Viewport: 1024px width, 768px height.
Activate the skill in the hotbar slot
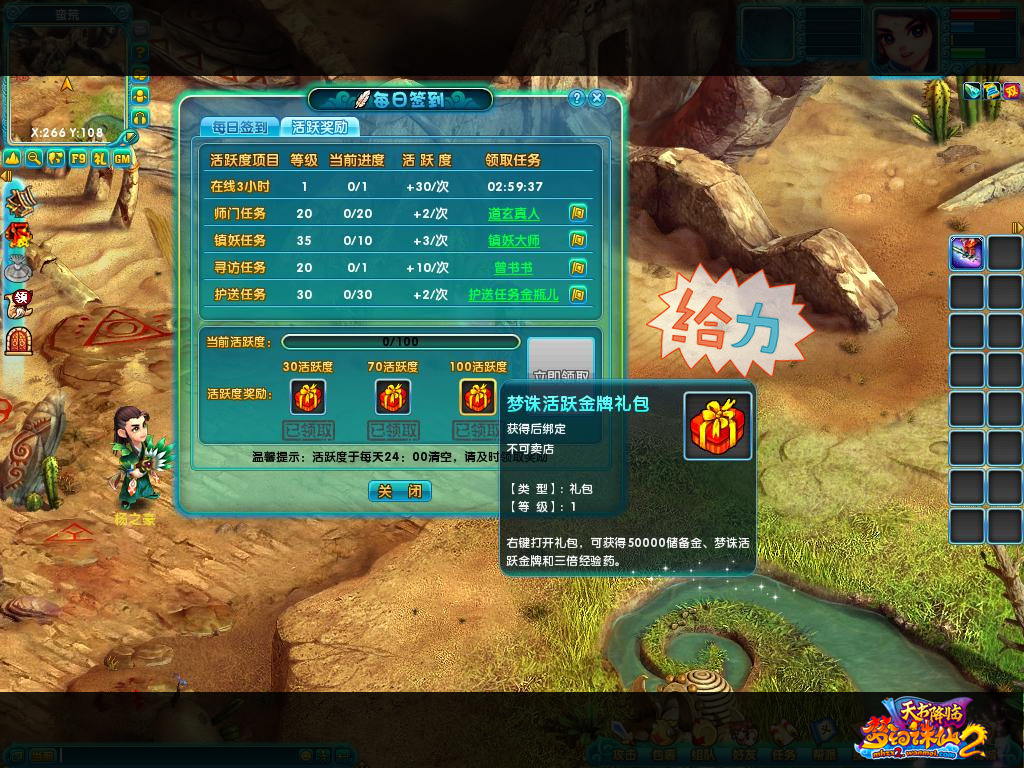(x=966, y=253)
